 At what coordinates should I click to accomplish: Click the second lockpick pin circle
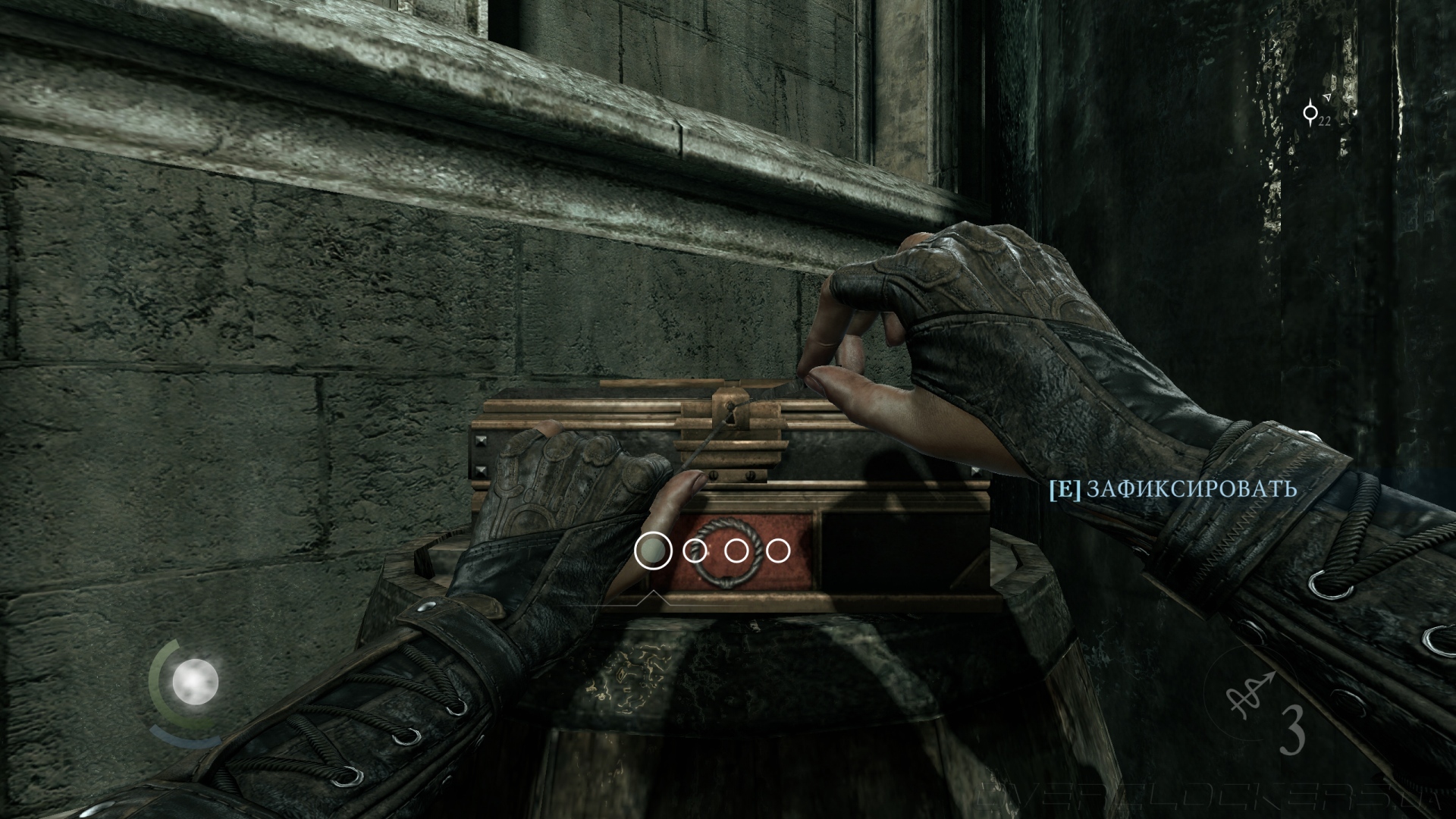tap(694, 551)
